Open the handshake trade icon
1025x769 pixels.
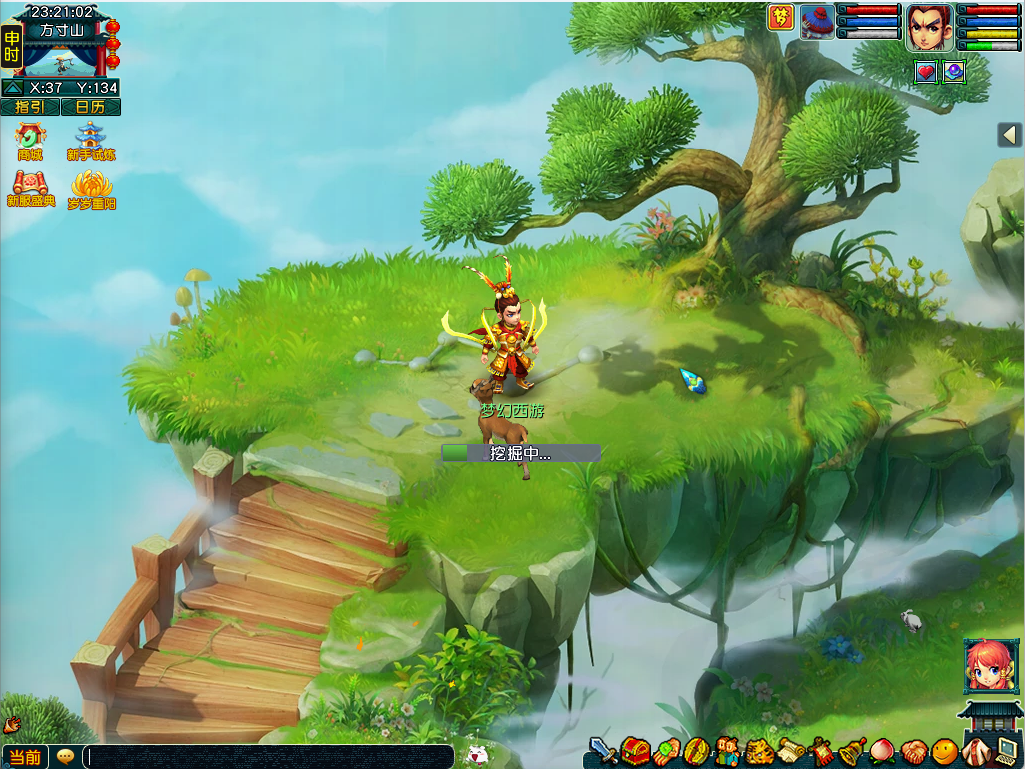[x=914, y=751]
